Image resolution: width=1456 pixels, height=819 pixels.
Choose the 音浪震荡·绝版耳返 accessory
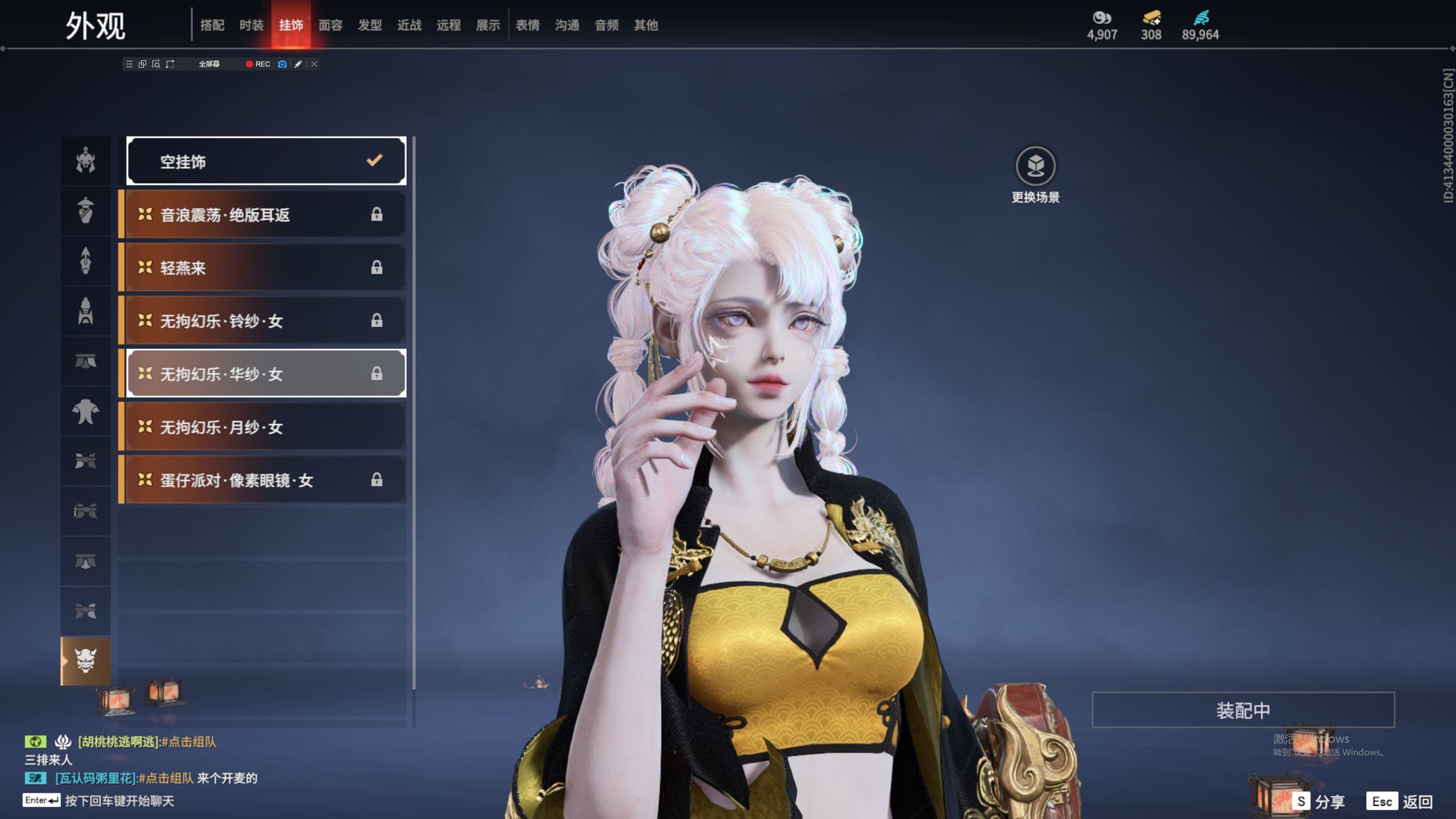pyautogui.click(x=265, y=214)
